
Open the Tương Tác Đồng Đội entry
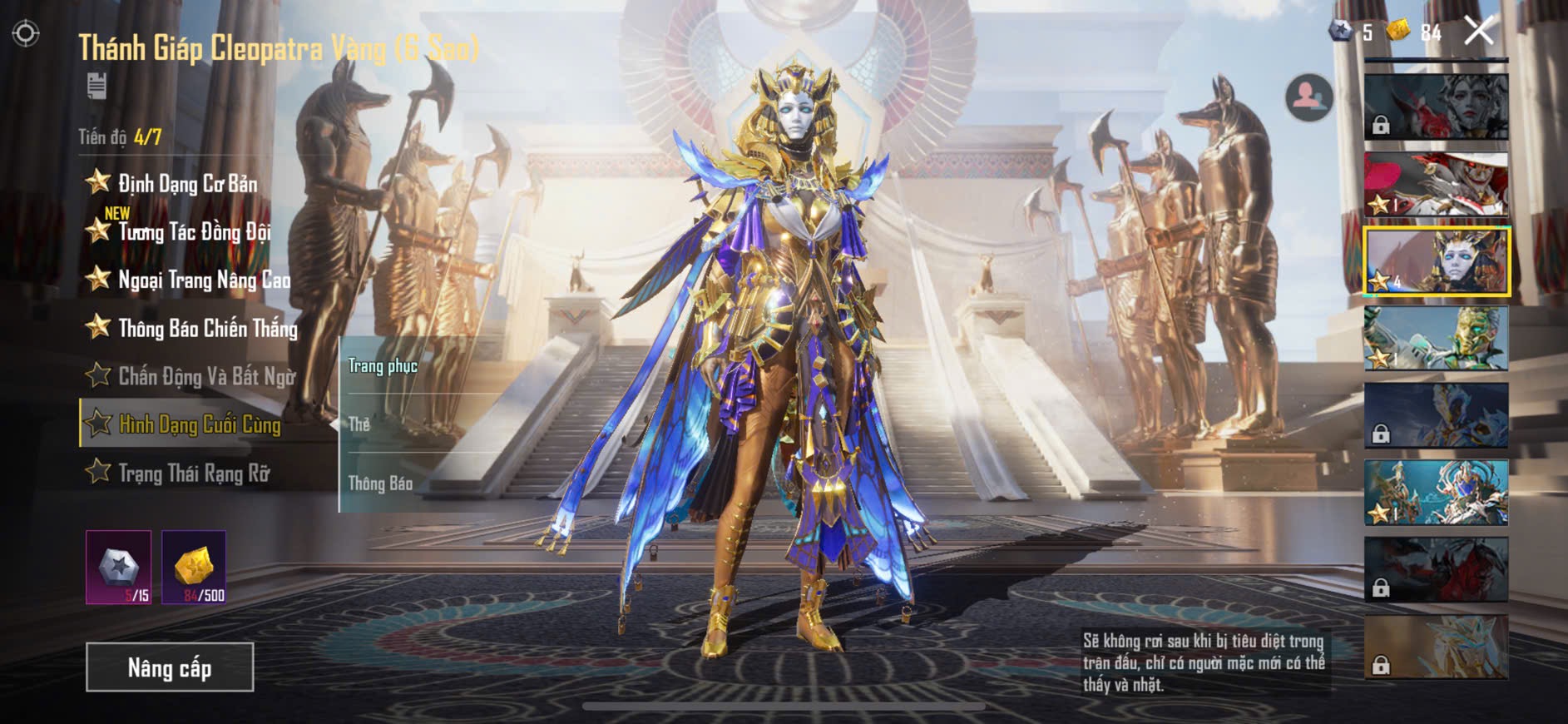click(x=193, y=231)
